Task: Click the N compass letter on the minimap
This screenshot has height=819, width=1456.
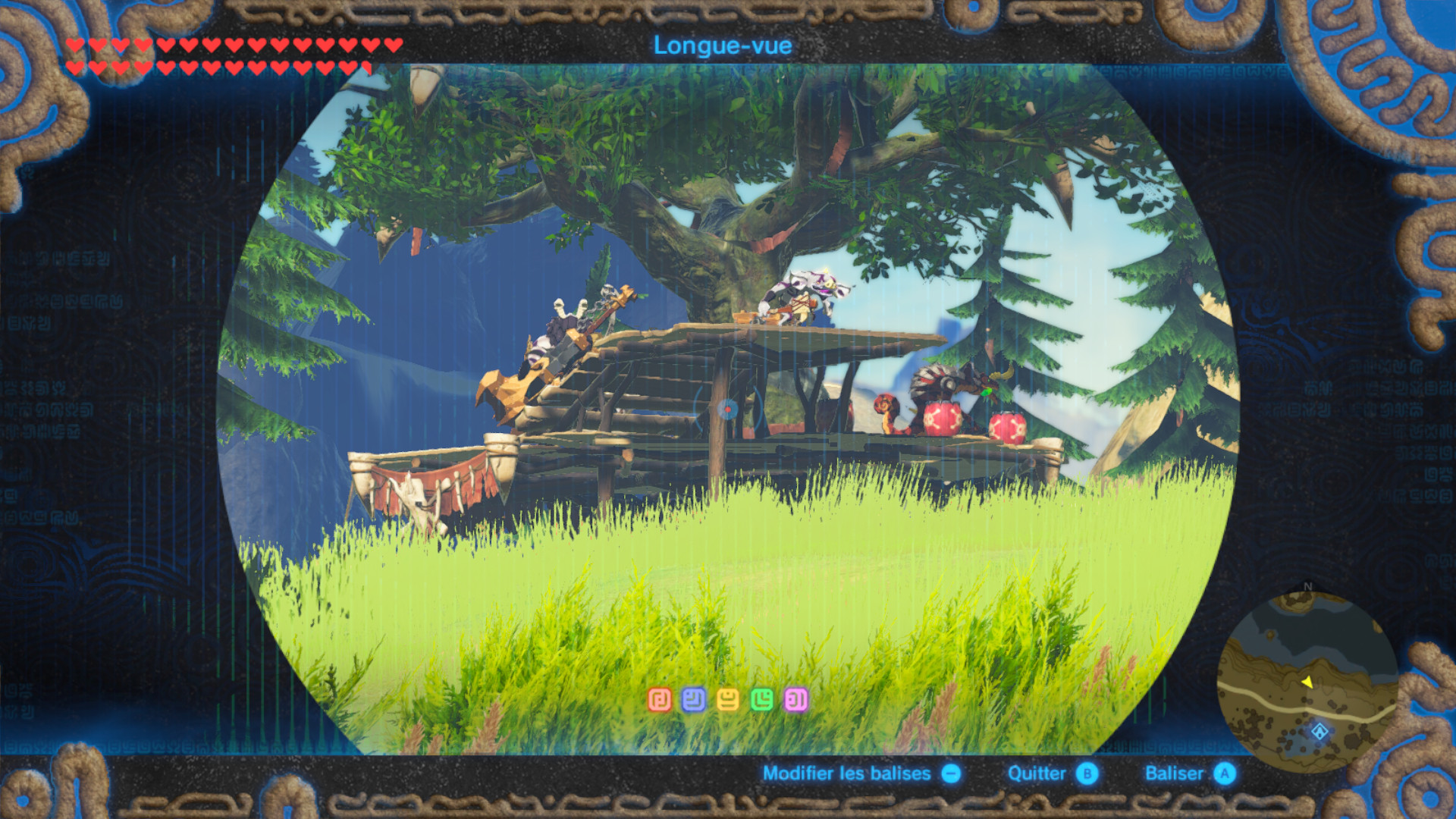Action: pos(1307,586)
